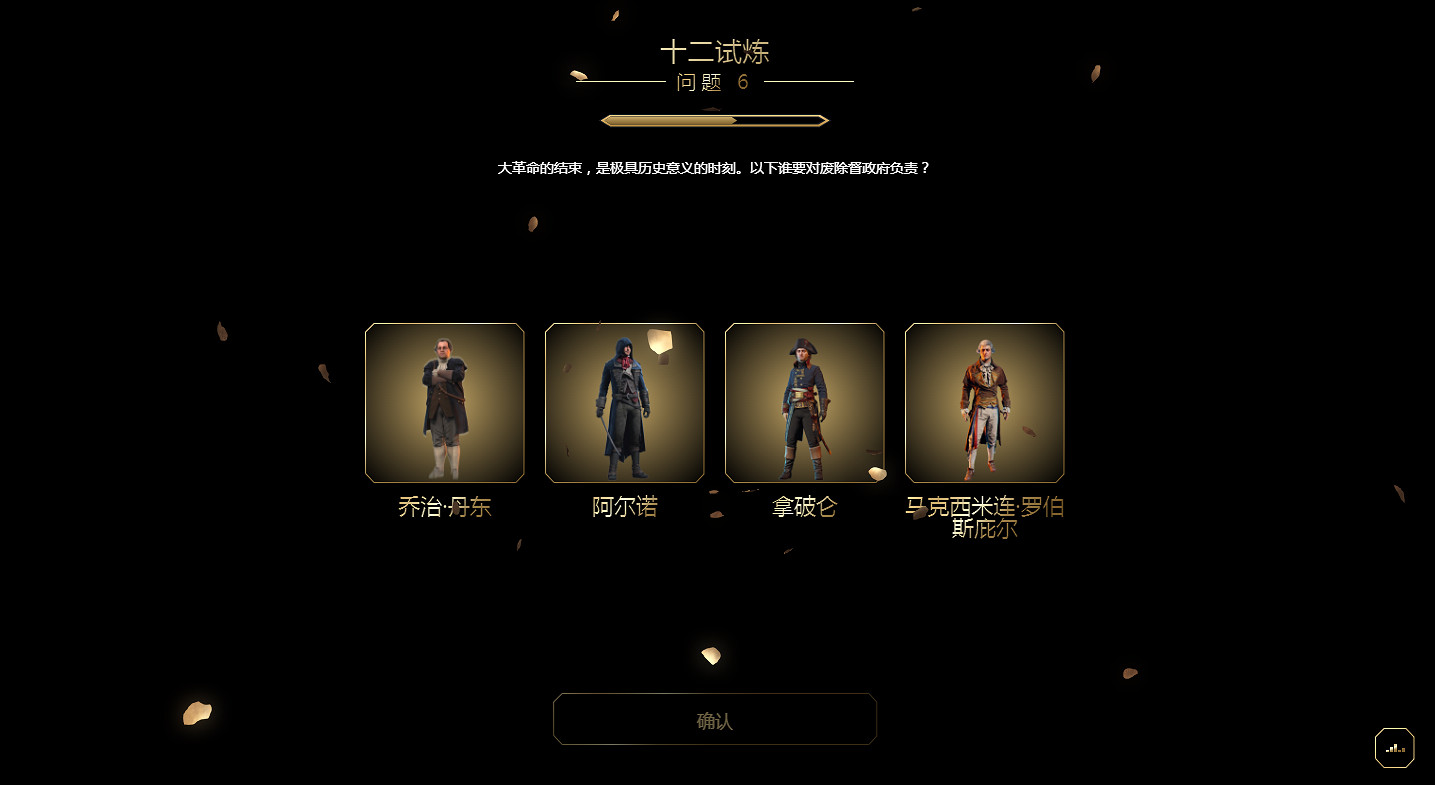Click the gold divider line right of 问题 6
This screenshot has width=1435, height=785.
[810, 82]
